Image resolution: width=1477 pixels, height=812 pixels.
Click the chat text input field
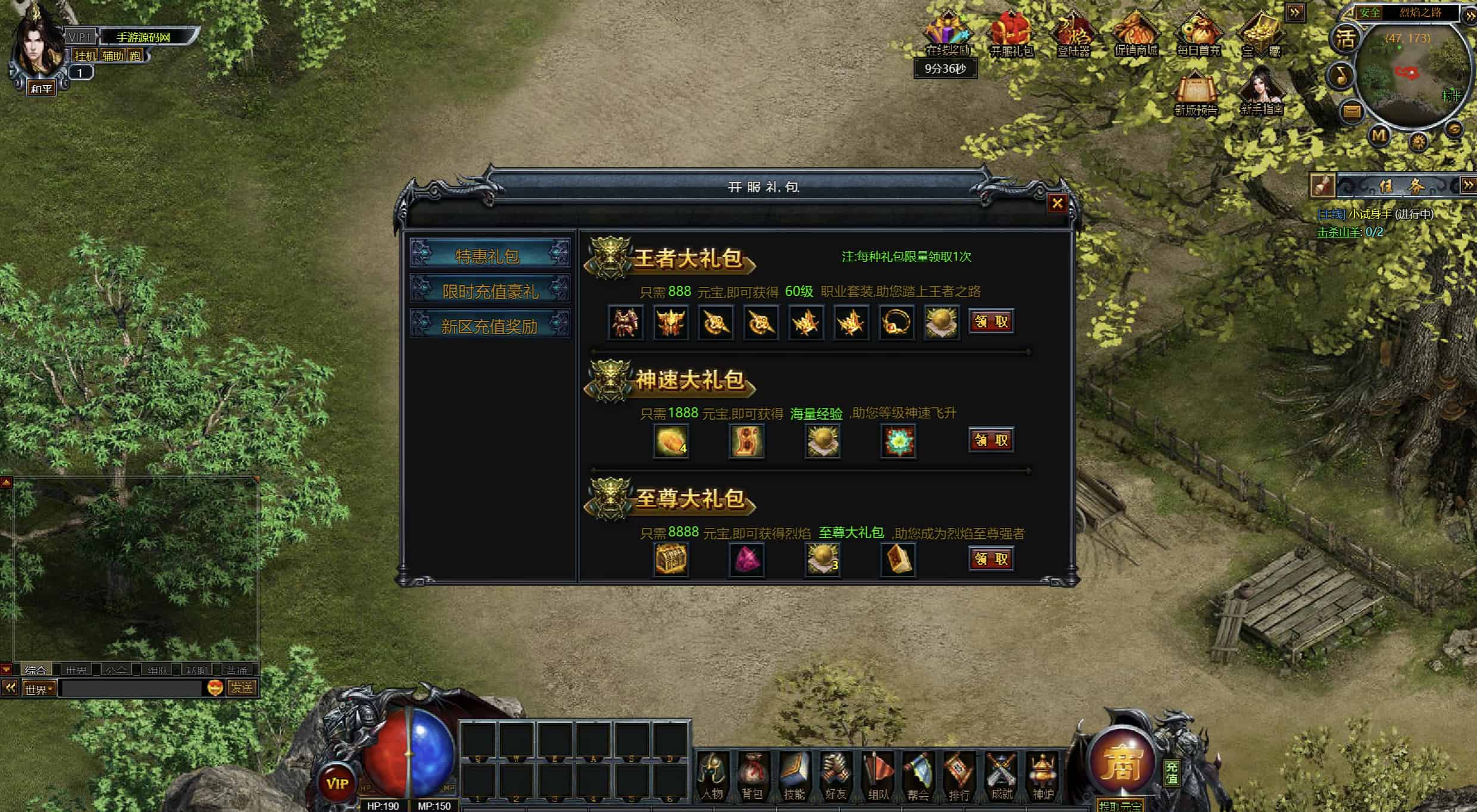click(x=131, y=689)
